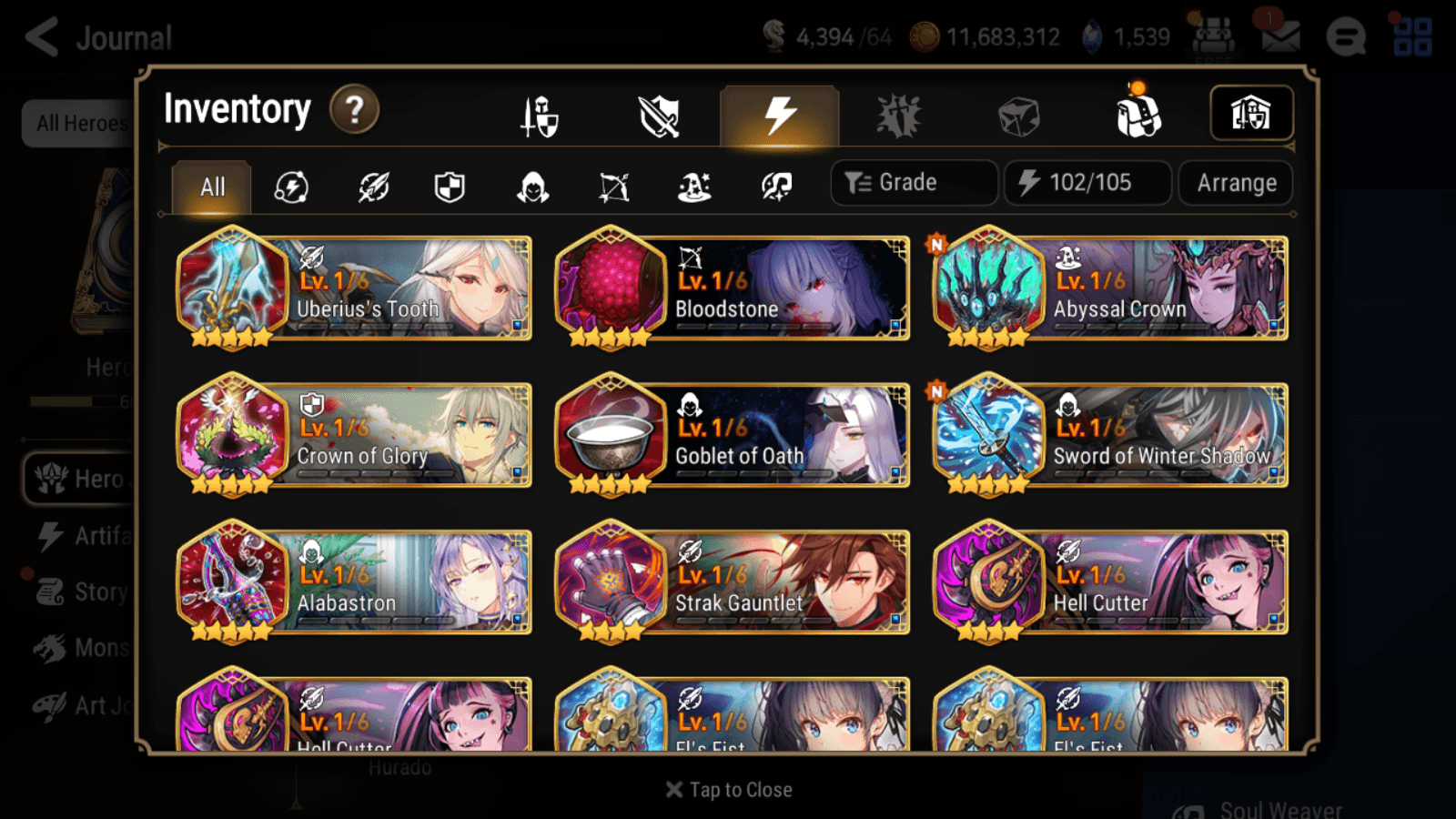Click the Arrange button
This screenshot has width=1456, height=819.
pyautogui.click(x=1234, y=183)
